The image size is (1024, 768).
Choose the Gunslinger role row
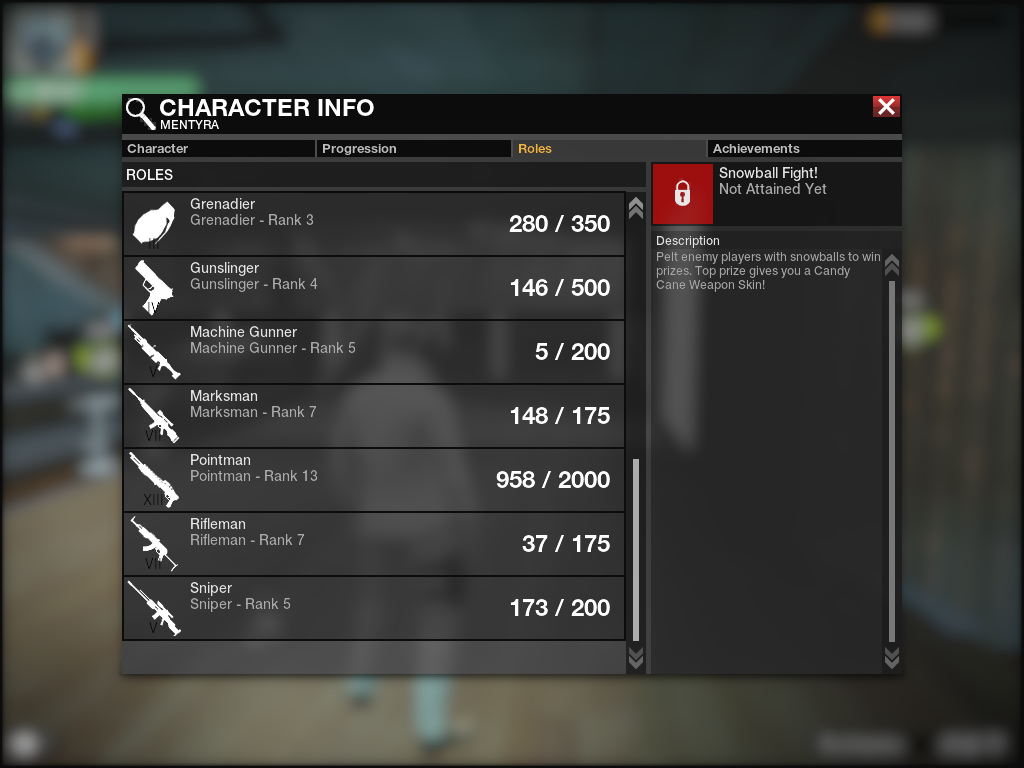click(373, 288)
